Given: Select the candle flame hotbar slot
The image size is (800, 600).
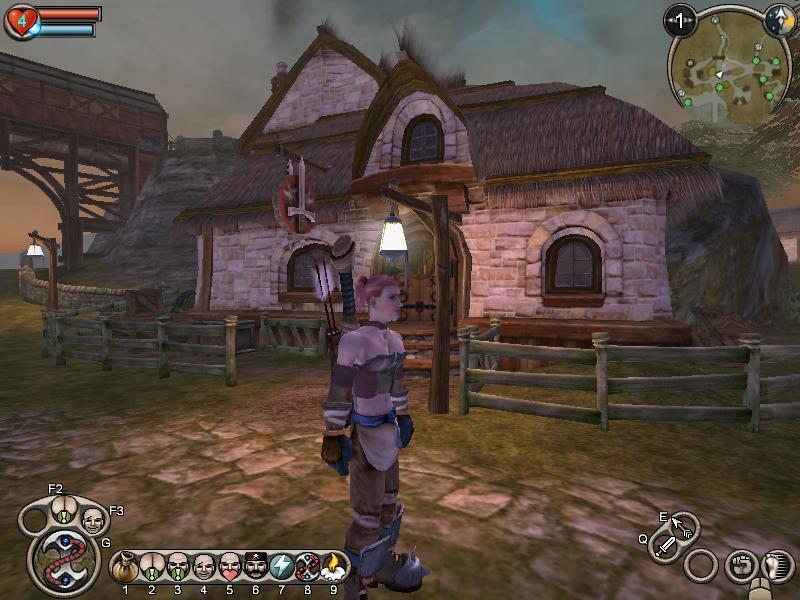Looking at the screenshot, I should (x=333, y=567).
